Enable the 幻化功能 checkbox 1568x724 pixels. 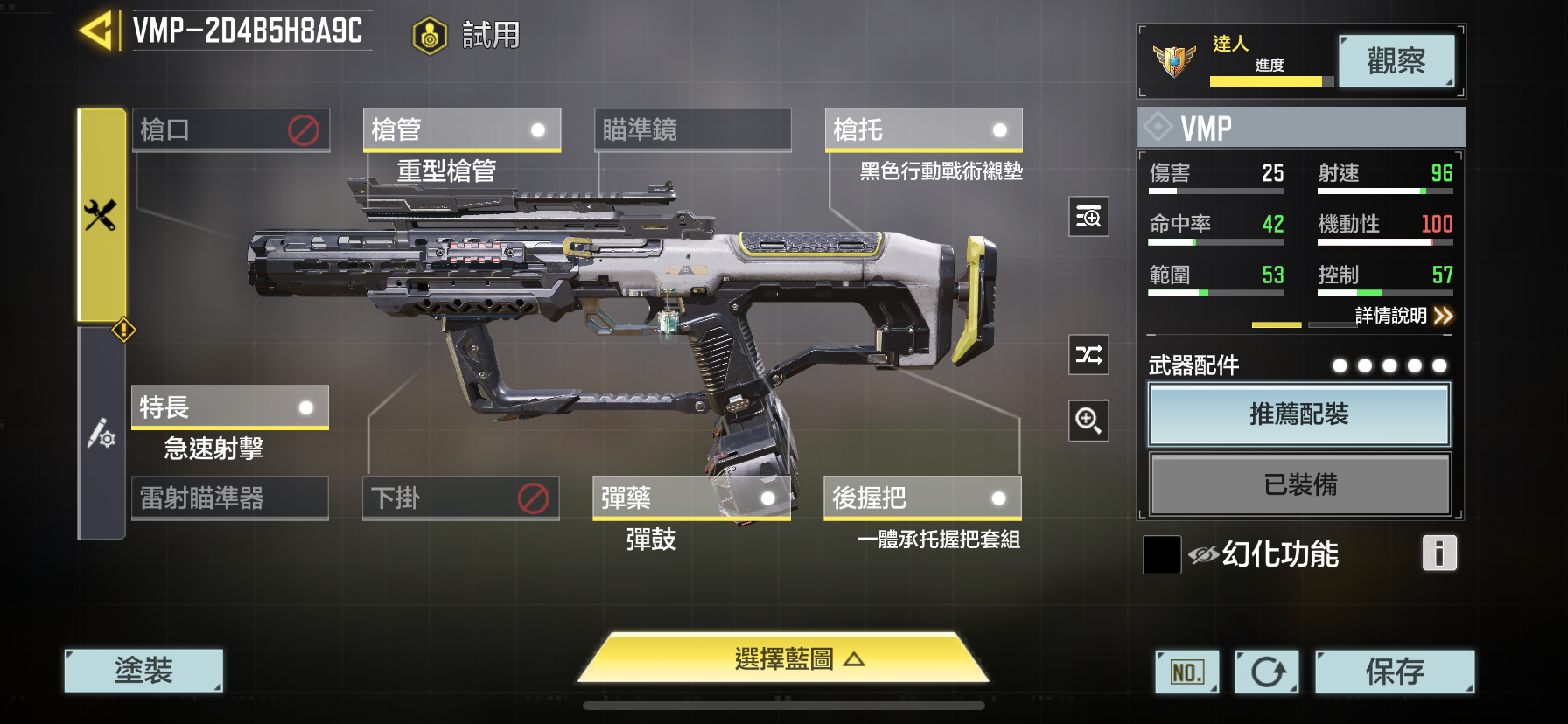(x=1160, y=555)
